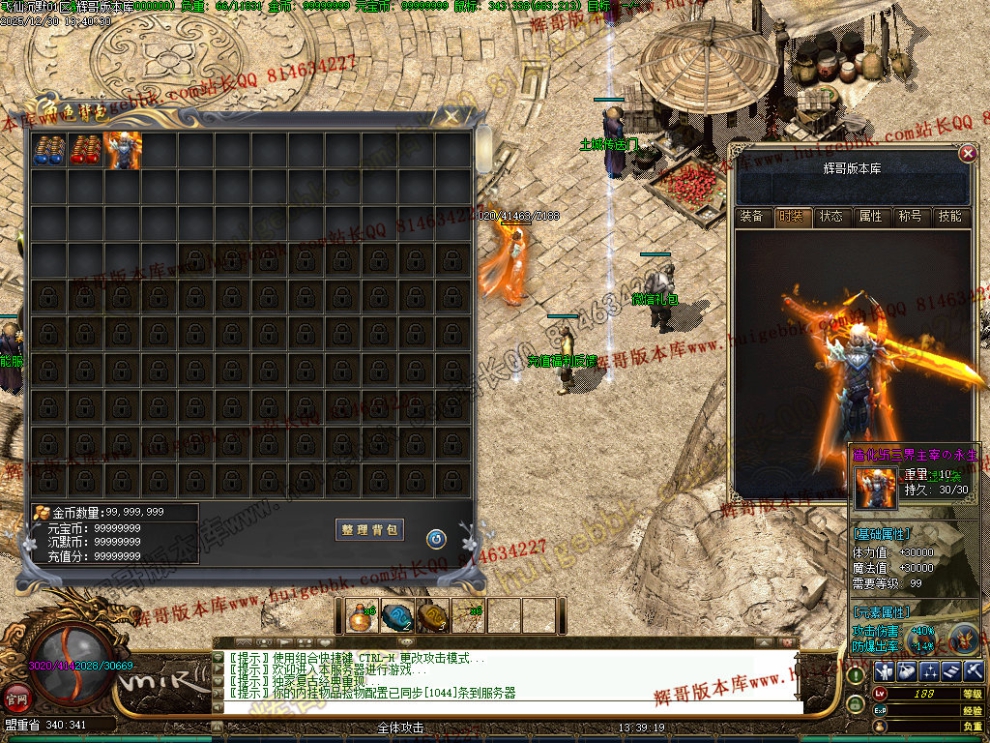Click the round flame emblem button
990x743 pixels.
(963, 637)
